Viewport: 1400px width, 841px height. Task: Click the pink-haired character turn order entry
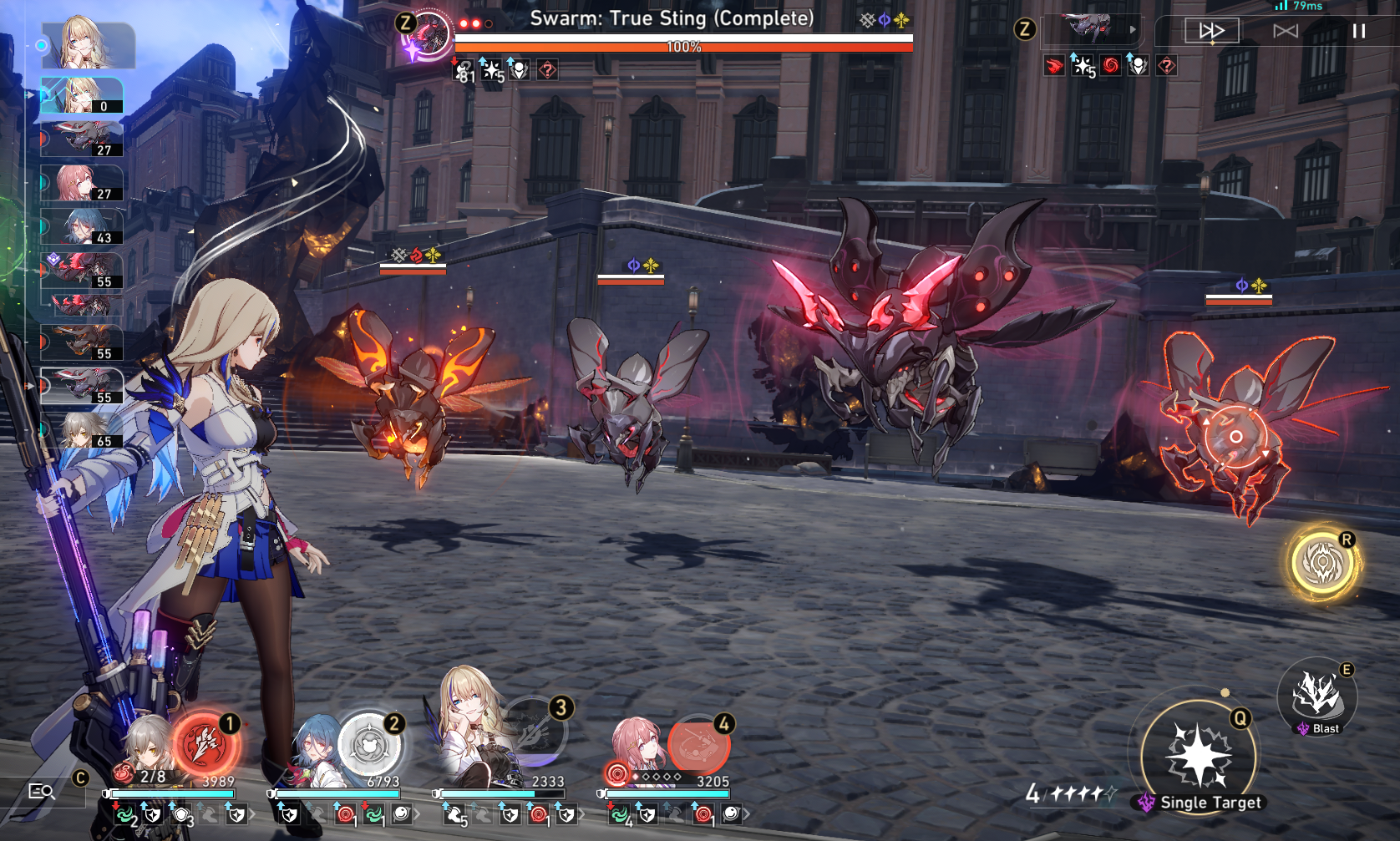click(82, 183)
